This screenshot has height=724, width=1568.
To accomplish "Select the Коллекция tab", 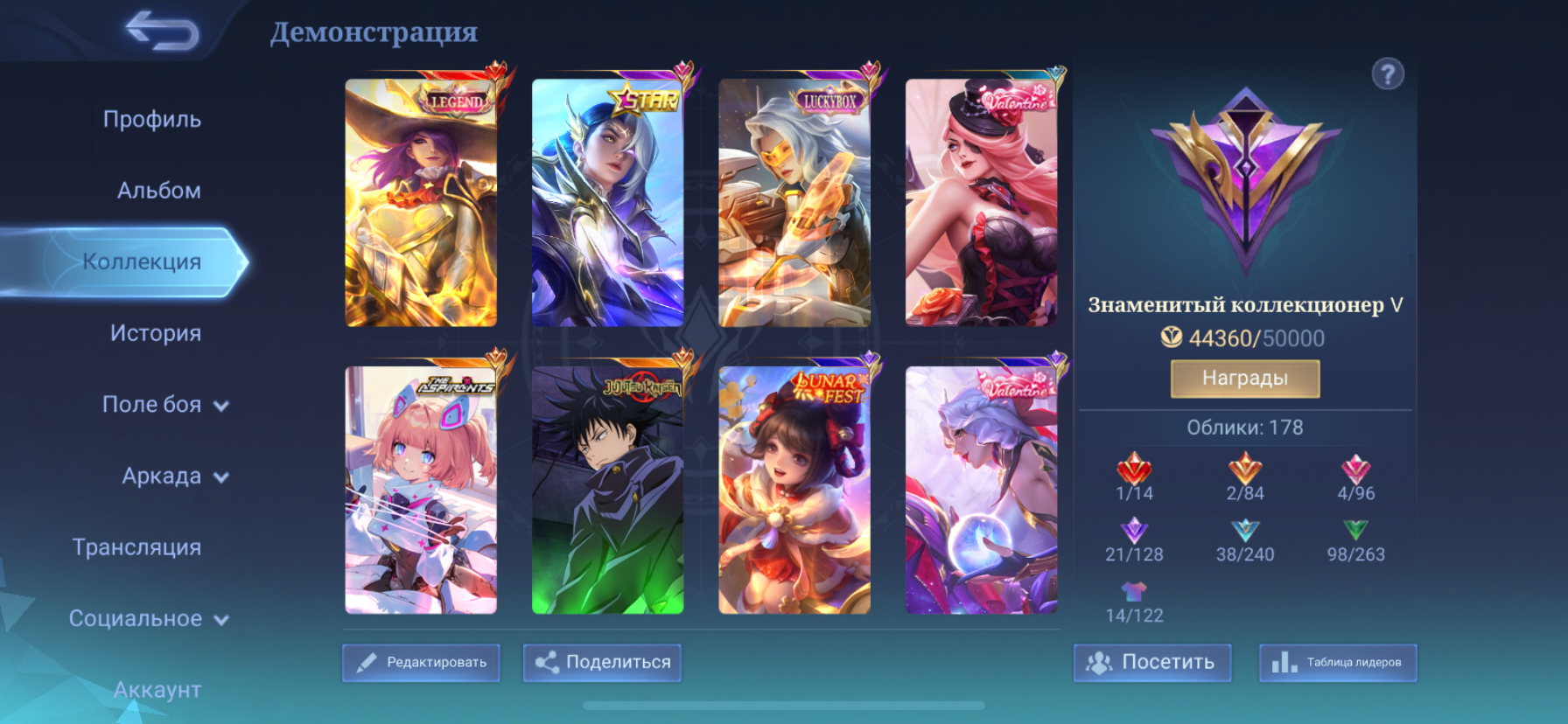I will [x=142, y=261].
